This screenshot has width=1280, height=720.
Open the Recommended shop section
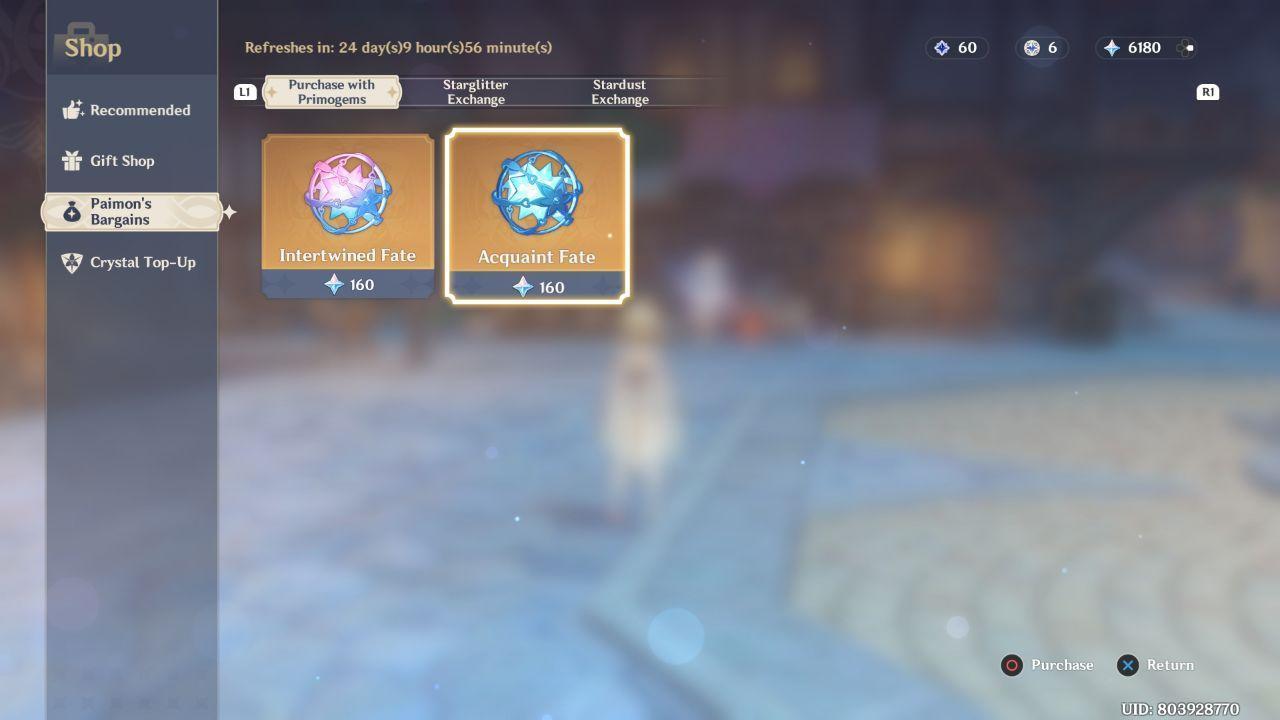tap(128, 110)
